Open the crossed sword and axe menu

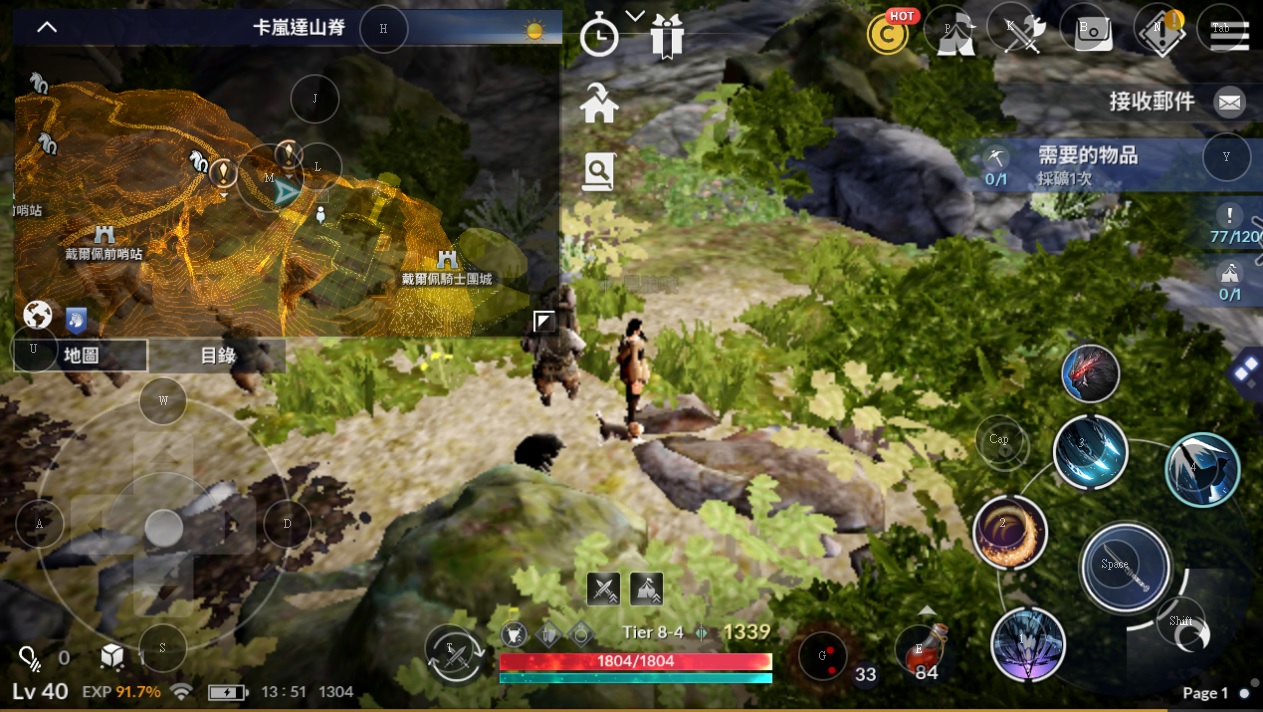[1023, 32]
